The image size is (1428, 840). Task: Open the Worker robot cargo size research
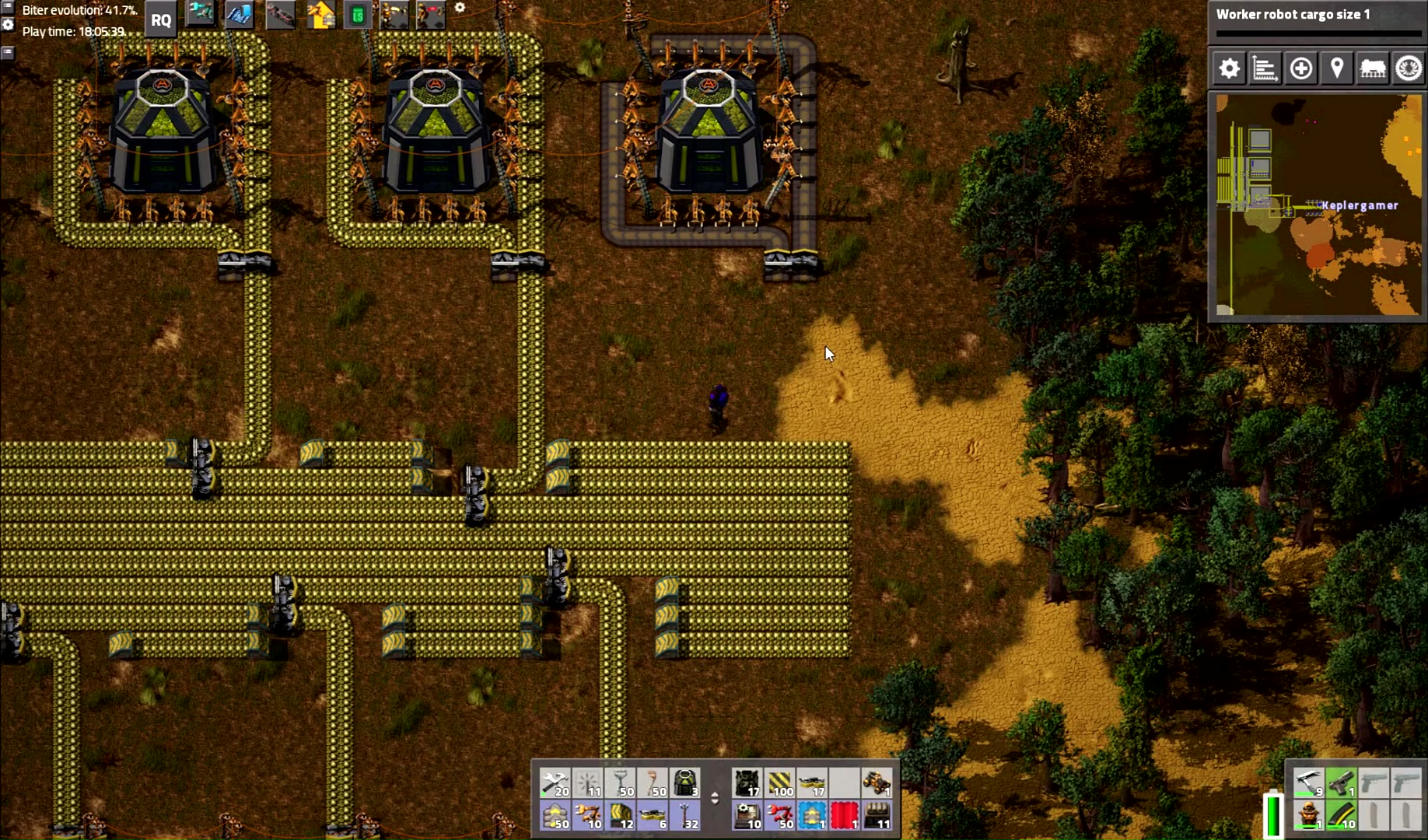point(1318,22)
